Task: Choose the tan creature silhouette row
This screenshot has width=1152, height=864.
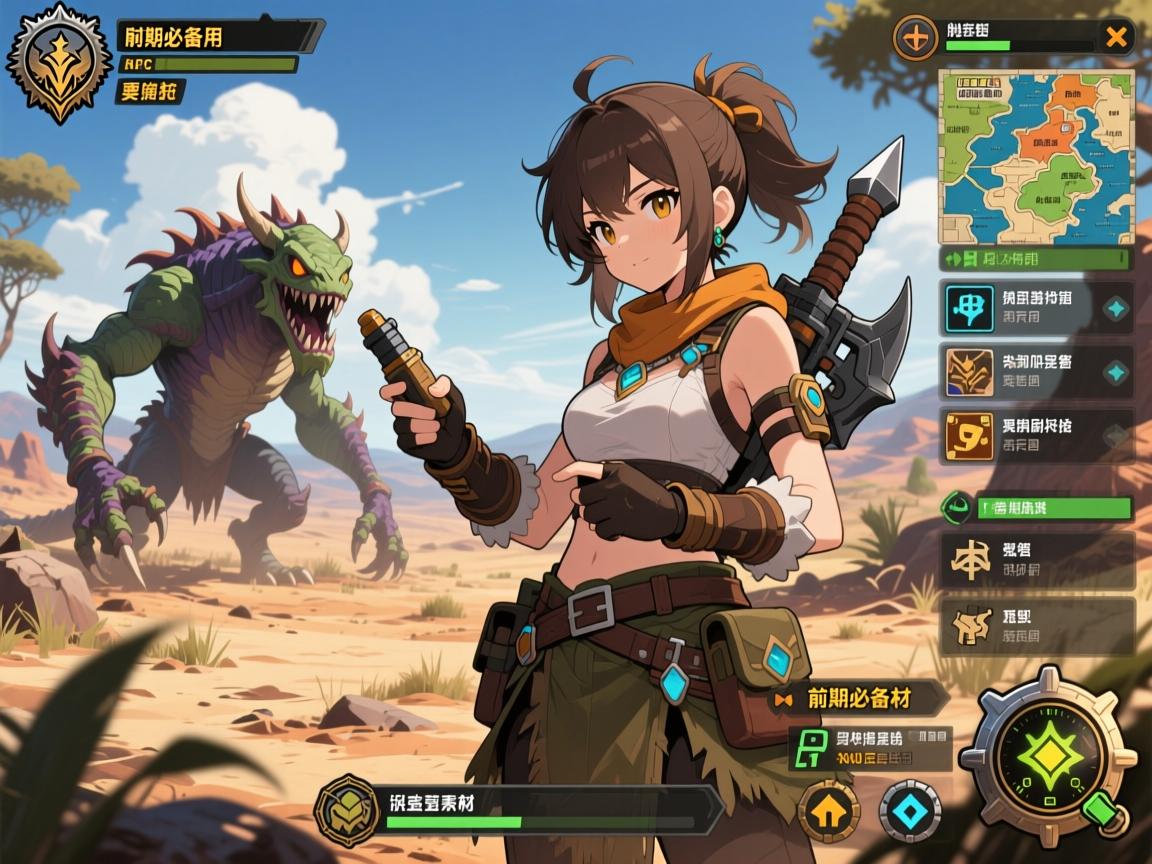Action: (x=1037, y=626)
